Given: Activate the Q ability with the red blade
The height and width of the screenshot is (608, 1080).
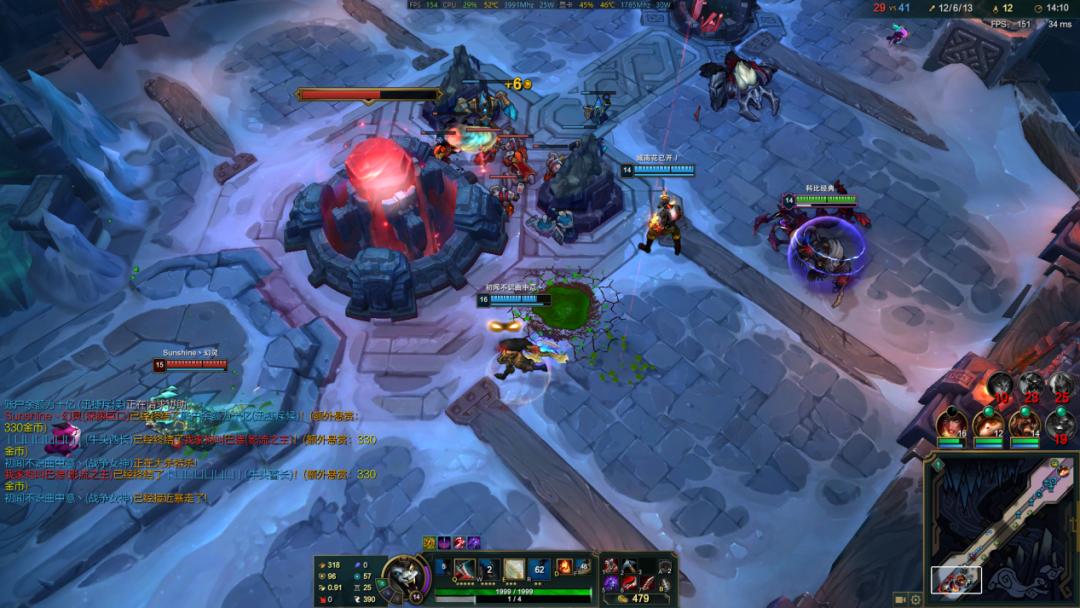Looking at the screenshot, I should (465, 570).
